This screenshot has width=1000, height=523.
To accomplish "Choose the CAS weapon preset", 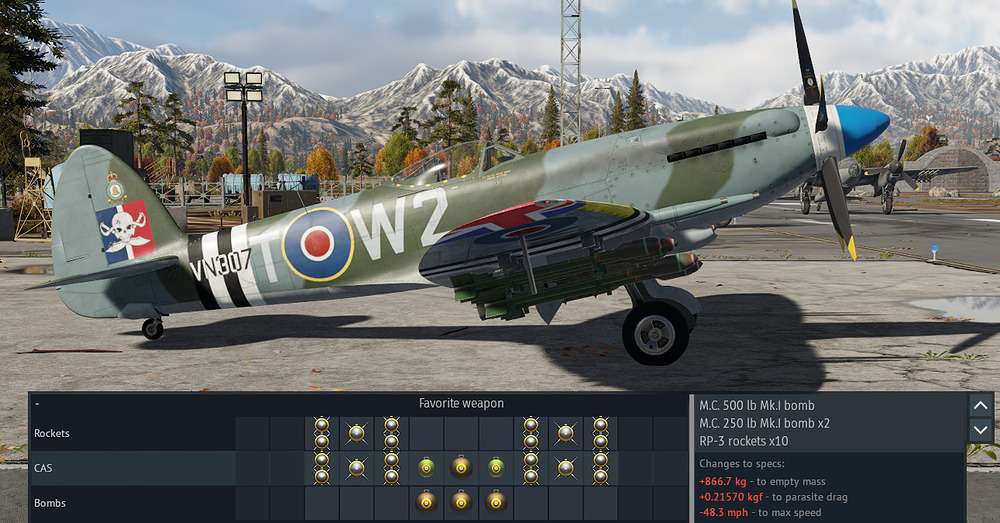I will click(x=44, y=467).
